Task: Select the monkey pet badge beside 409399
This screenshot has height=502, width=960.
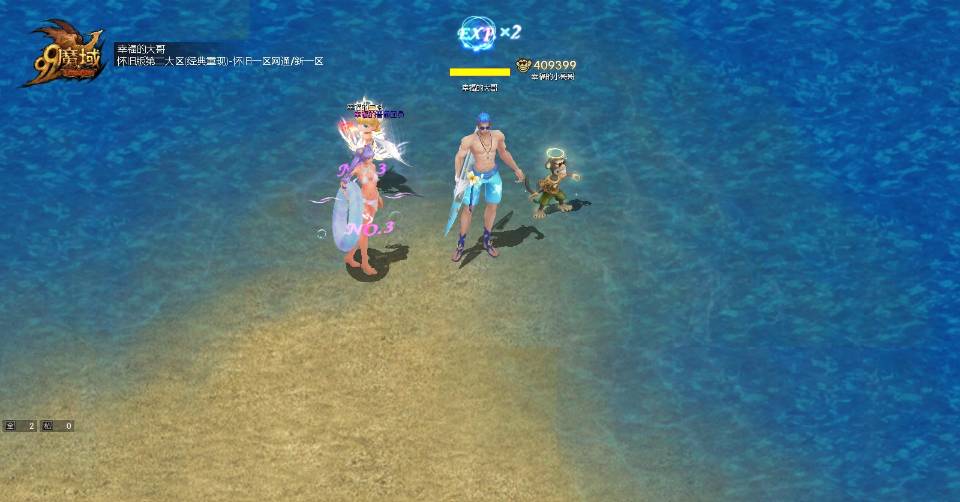Action: click(x=524, y=65)
